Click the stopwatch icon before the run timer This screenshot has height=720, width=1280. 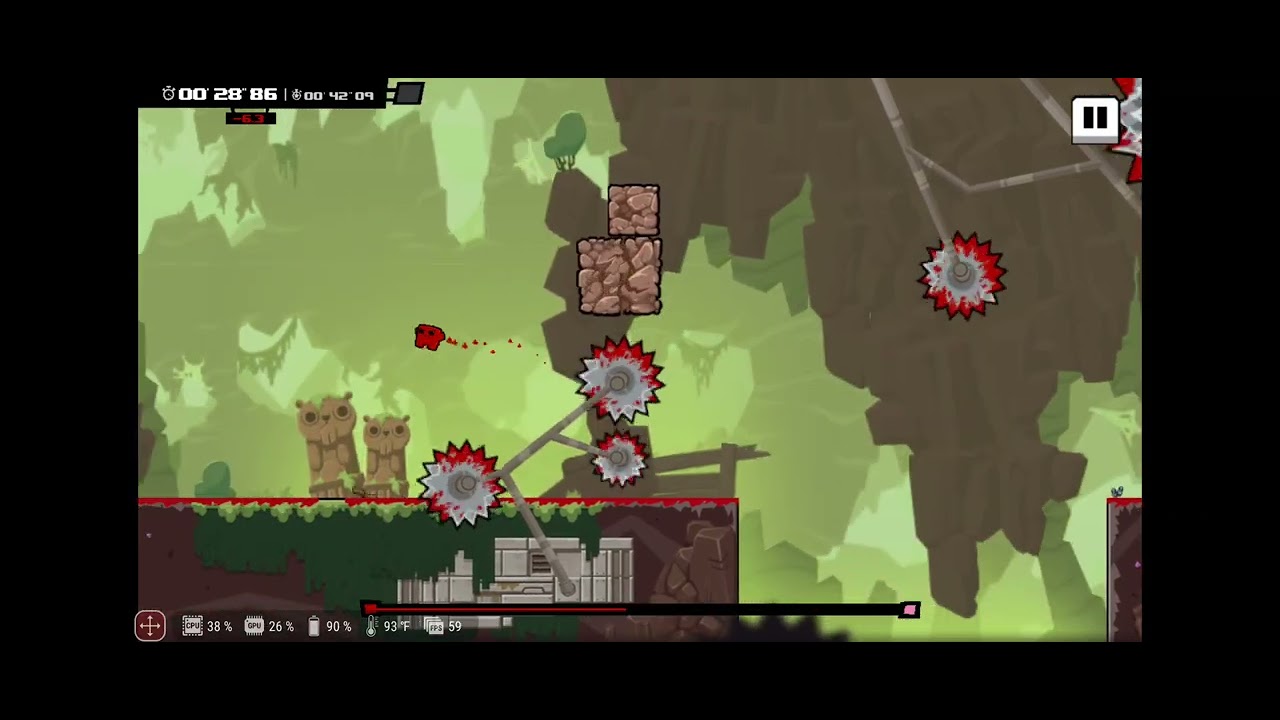pos(168,94)
